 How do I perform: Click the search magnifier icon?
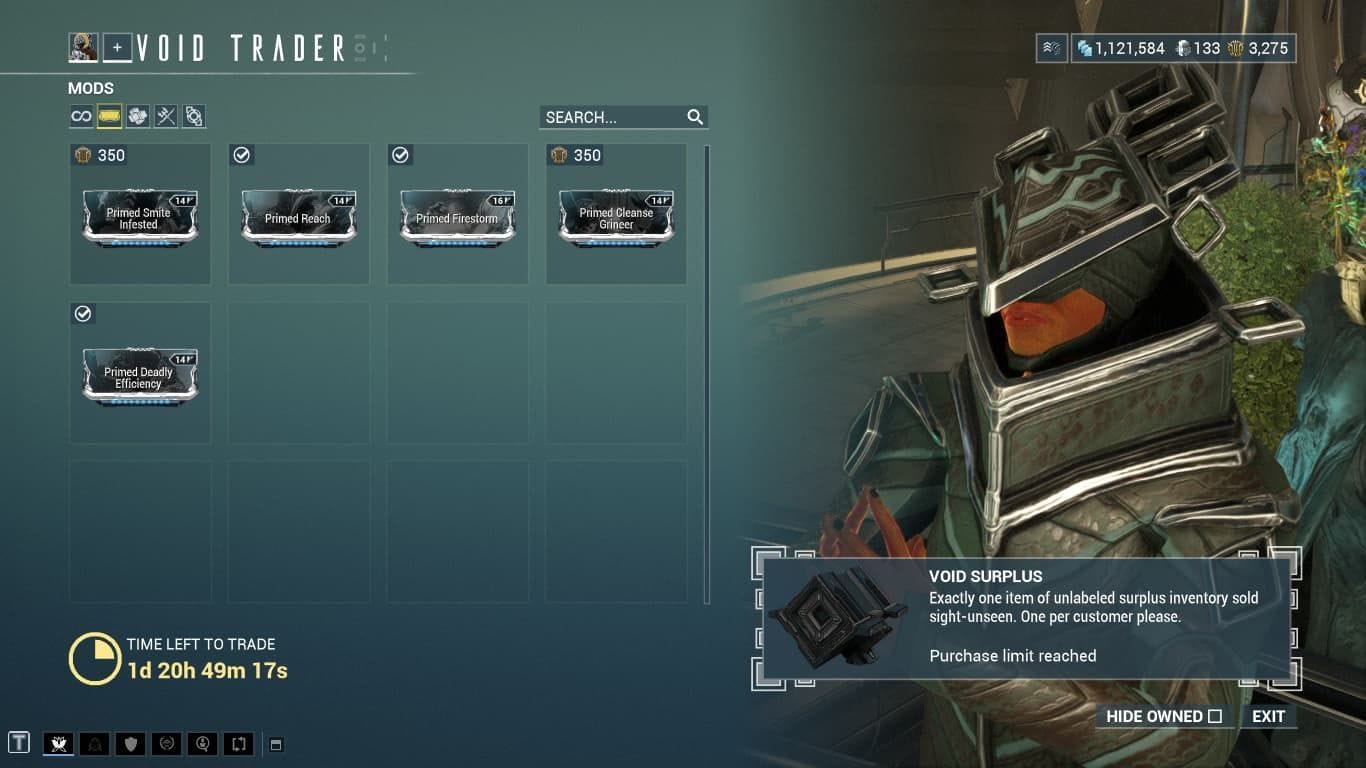695,117
